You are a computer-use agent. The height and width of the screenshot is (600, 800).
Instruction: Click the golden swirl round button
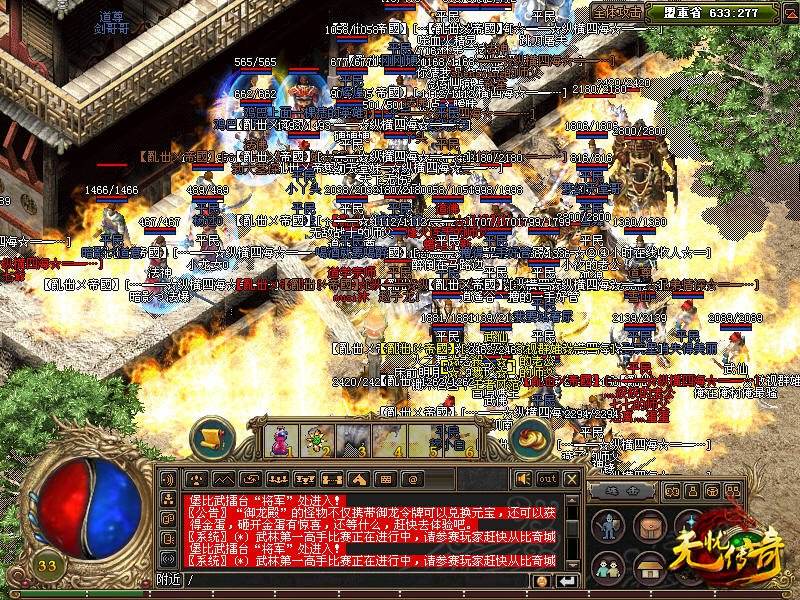pos(531,436)
